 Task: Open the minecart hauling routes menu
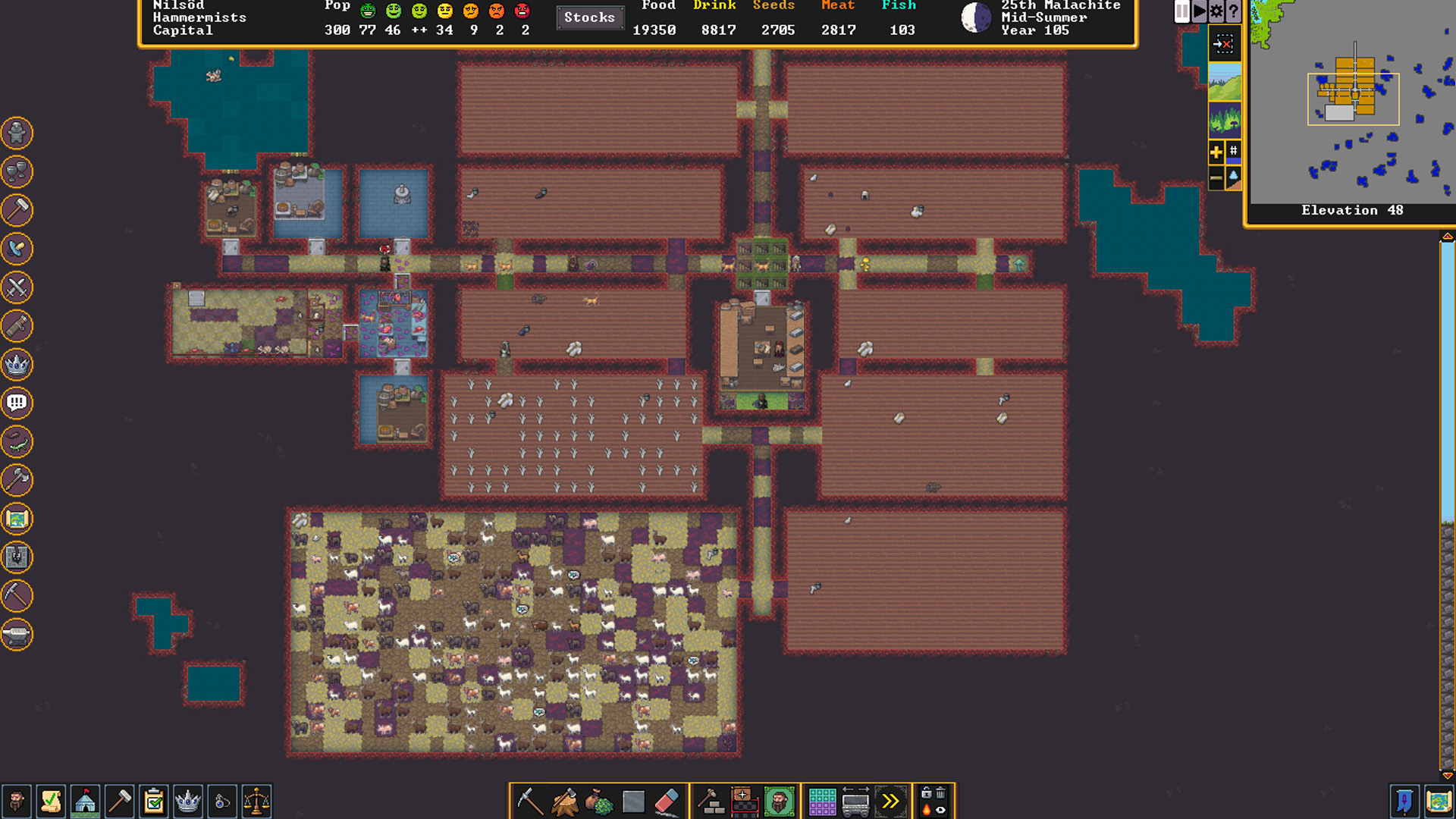855,802
